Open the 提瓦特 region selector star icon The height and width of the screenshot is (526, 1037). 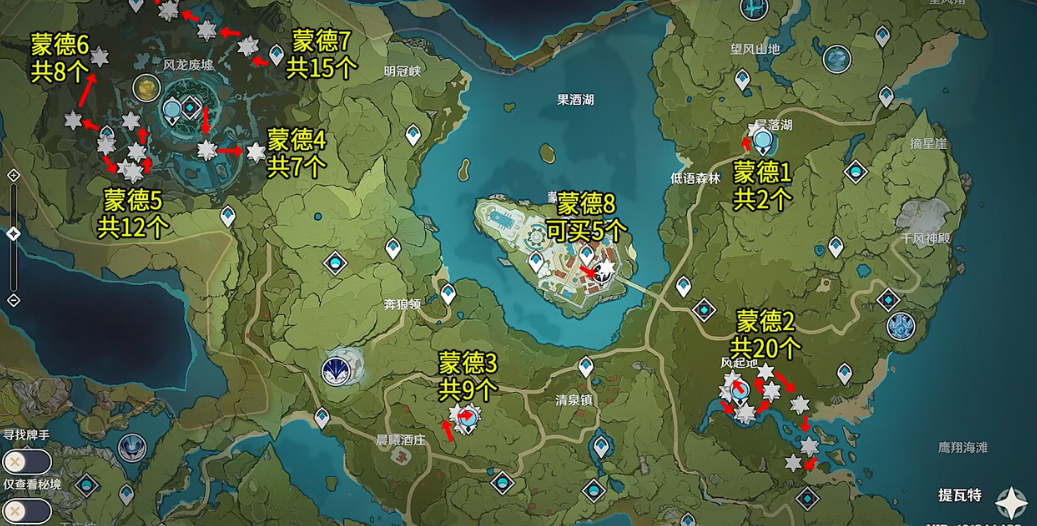1012,501
